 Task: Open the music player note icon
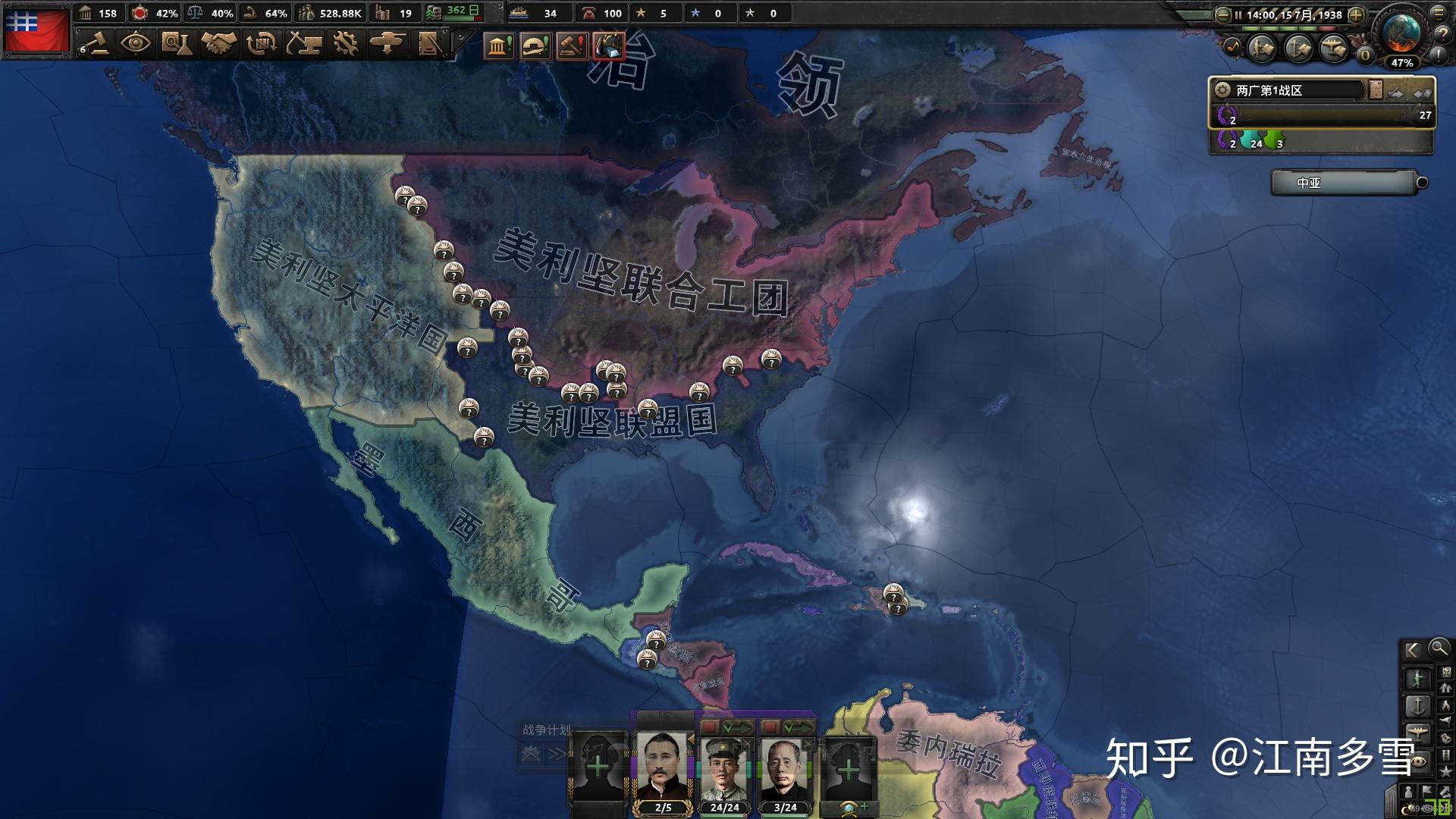(x=1232, y=47)
